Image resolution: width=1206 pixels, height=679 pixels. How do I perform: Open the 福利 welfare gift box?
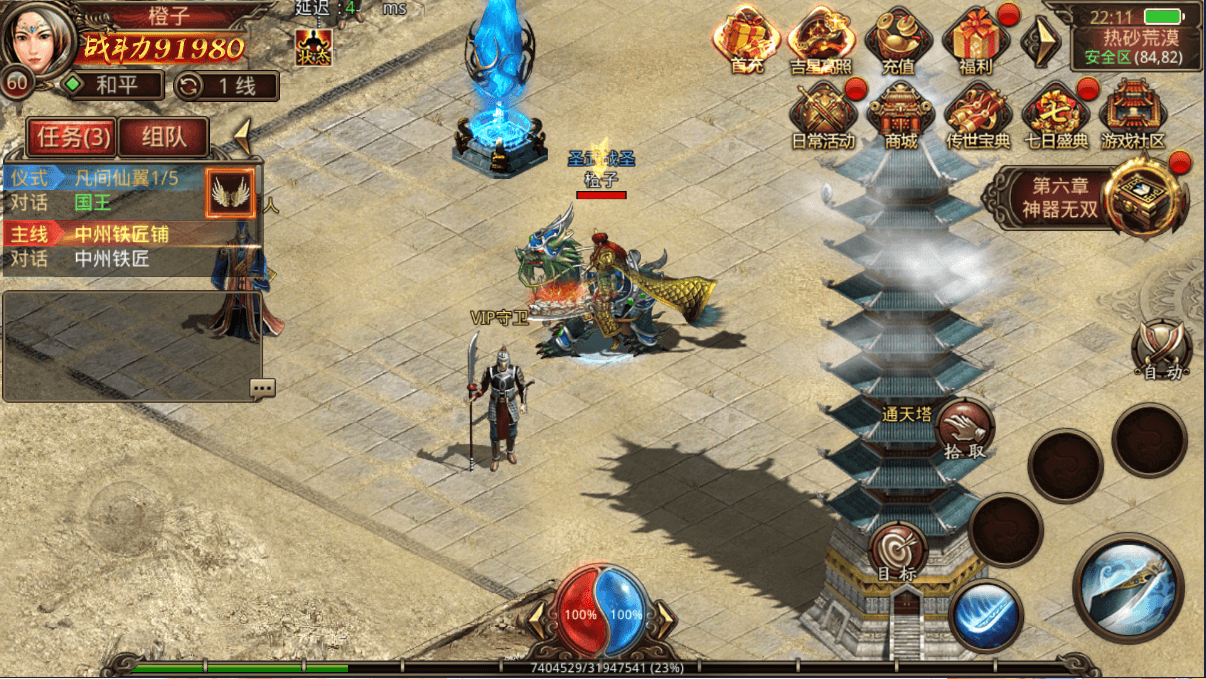974,40
